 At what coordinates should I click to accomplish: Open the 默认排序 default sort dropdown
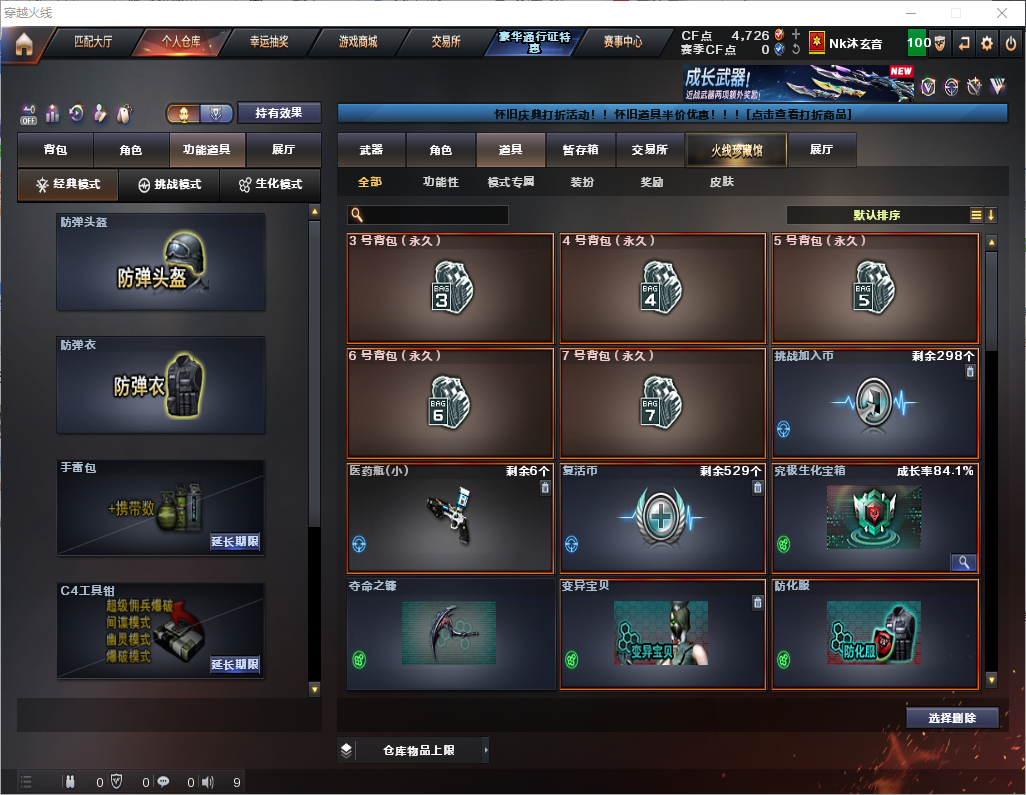point(876,215)
